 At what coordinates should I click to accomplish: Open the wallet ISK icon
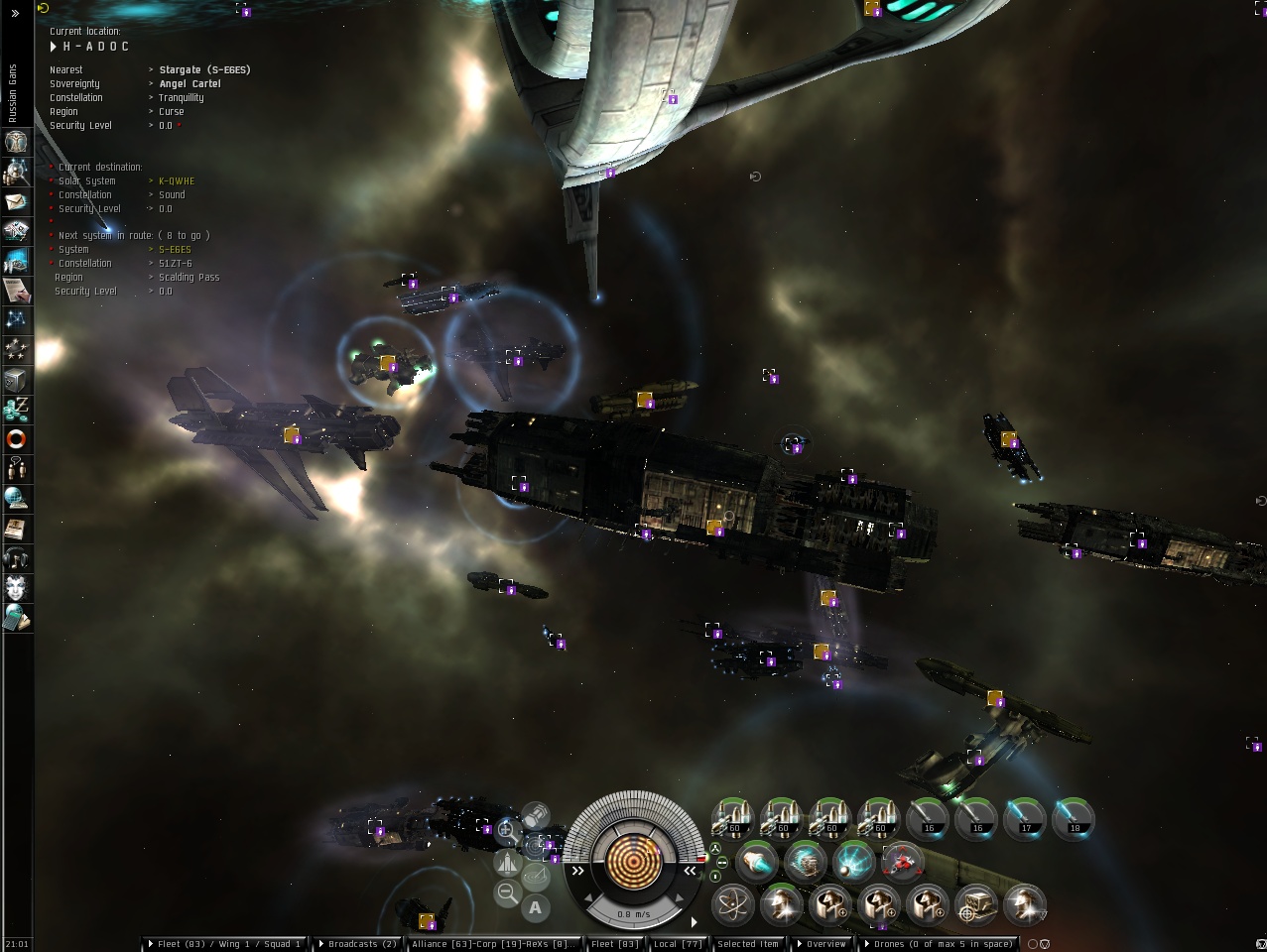click(17, 408)
